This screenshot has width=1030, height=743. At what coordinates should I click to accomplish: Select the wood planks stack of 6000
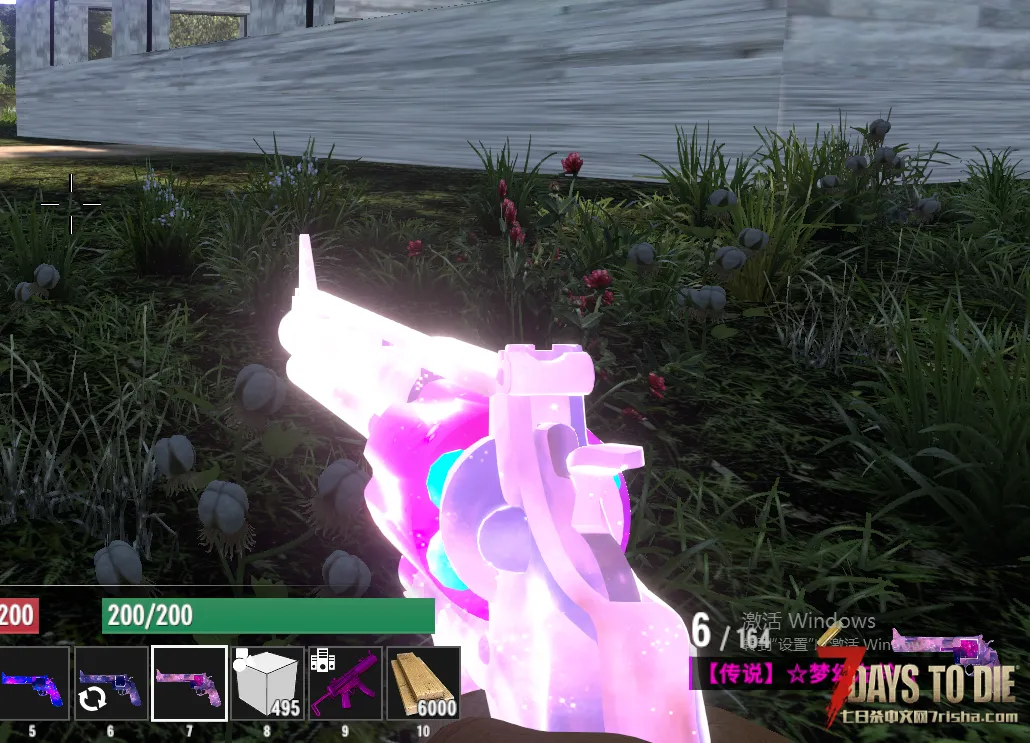[x=423, y=684]
